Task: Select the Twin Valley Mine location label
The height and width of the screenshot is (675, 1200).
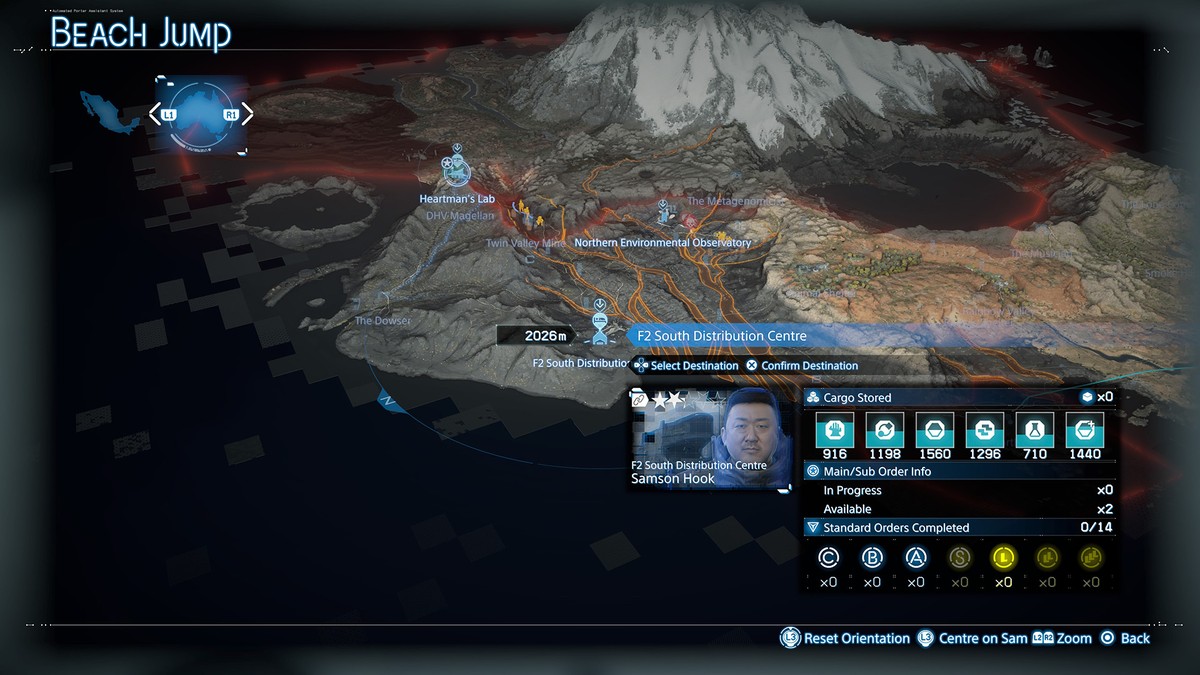Action: pos(525,243)
